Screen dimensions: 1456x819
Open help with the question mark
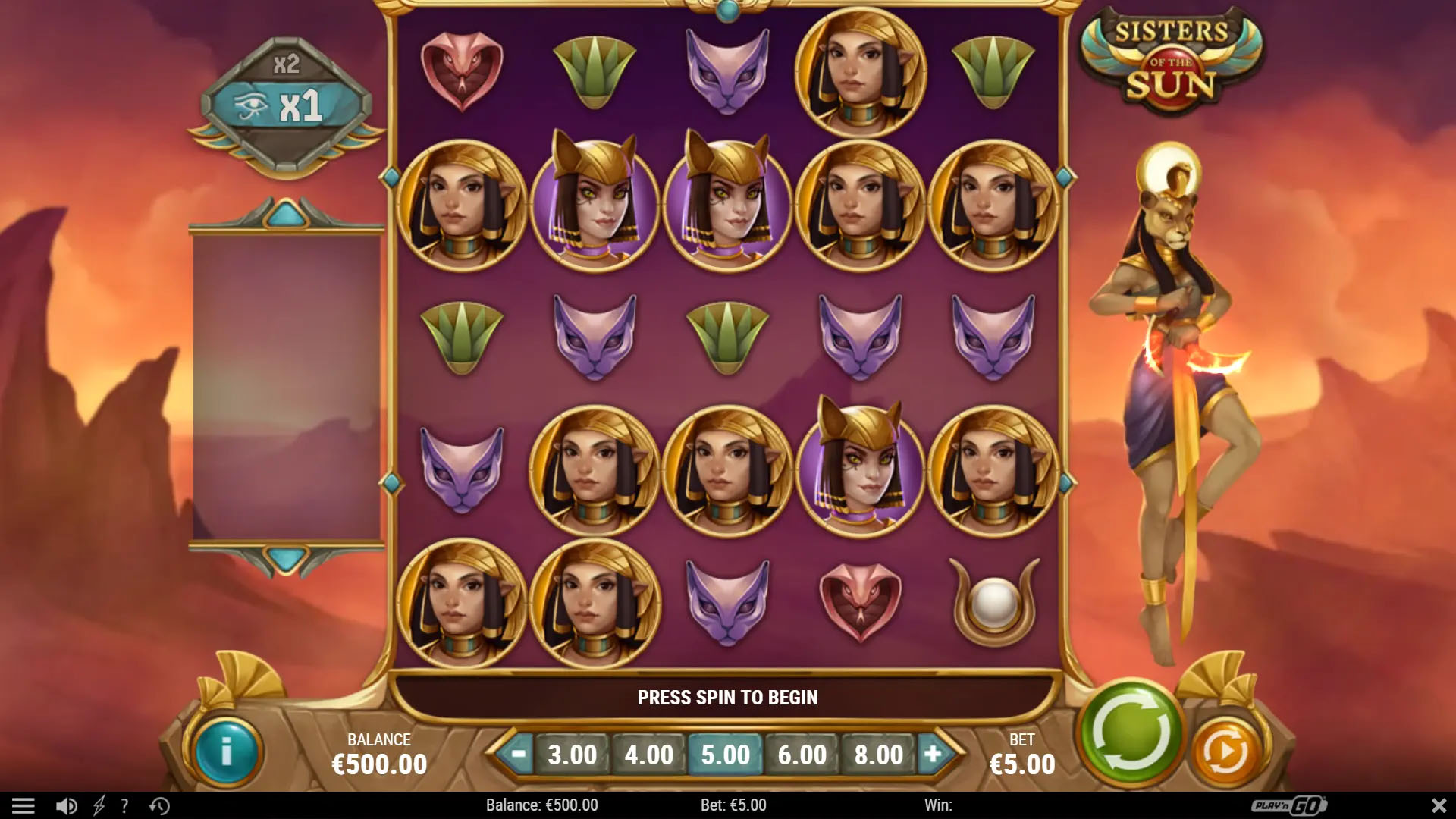coord(124,805)
